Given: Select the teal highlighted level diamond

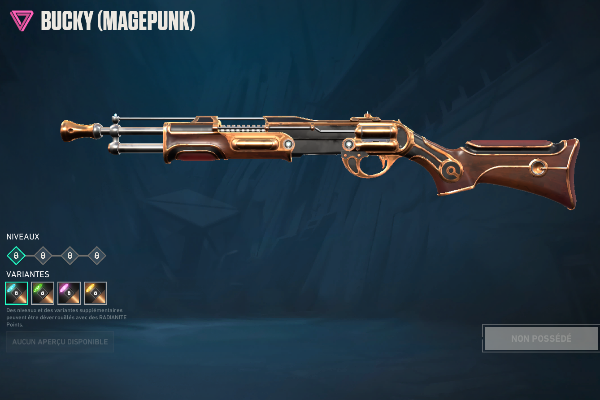Looking at the screenshot, I should (x=16, y=256).
